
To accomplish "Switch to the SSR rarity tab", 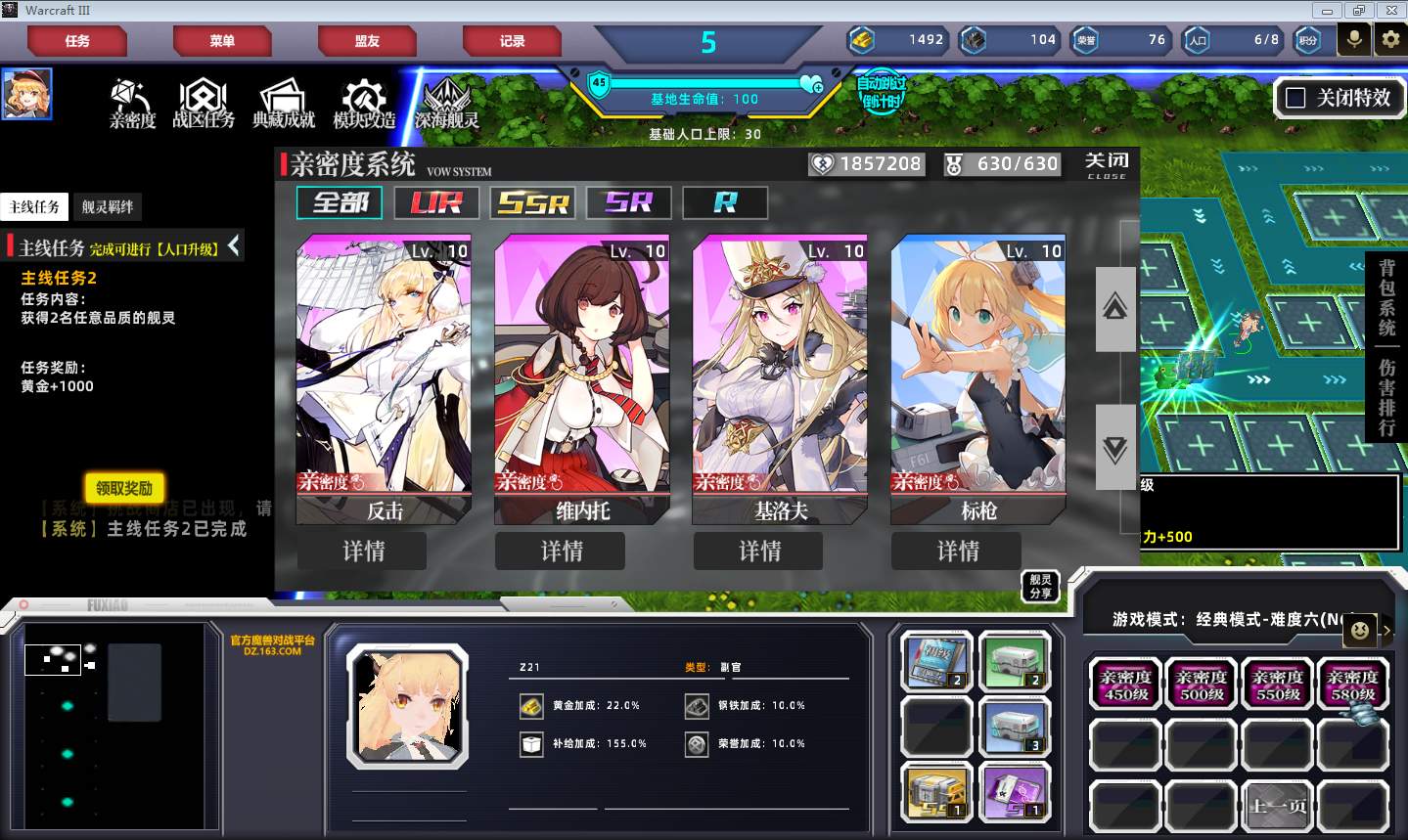I will tap(532, 202).
